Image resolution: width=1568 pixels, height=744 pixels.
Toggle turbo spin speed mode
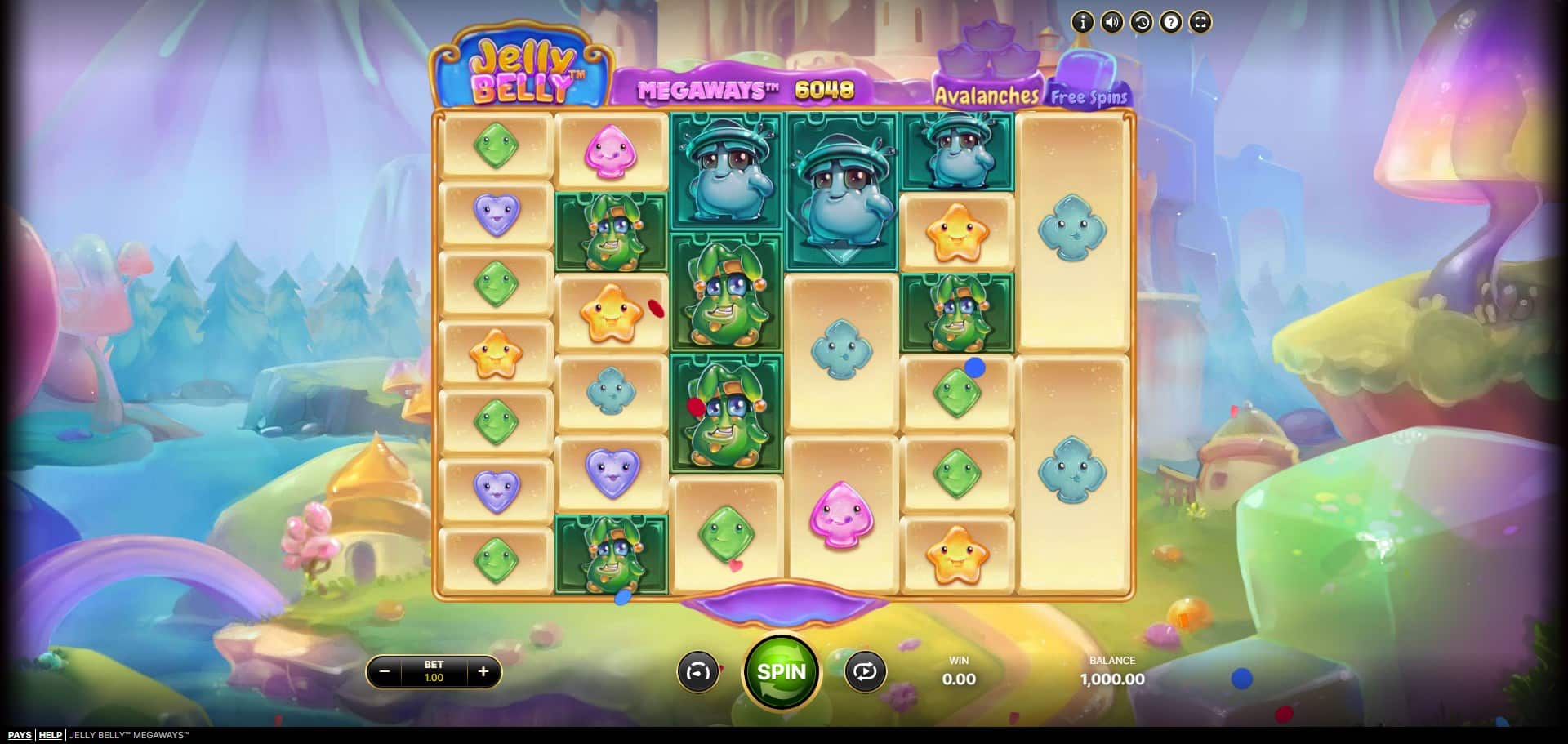tap(697, 672)
